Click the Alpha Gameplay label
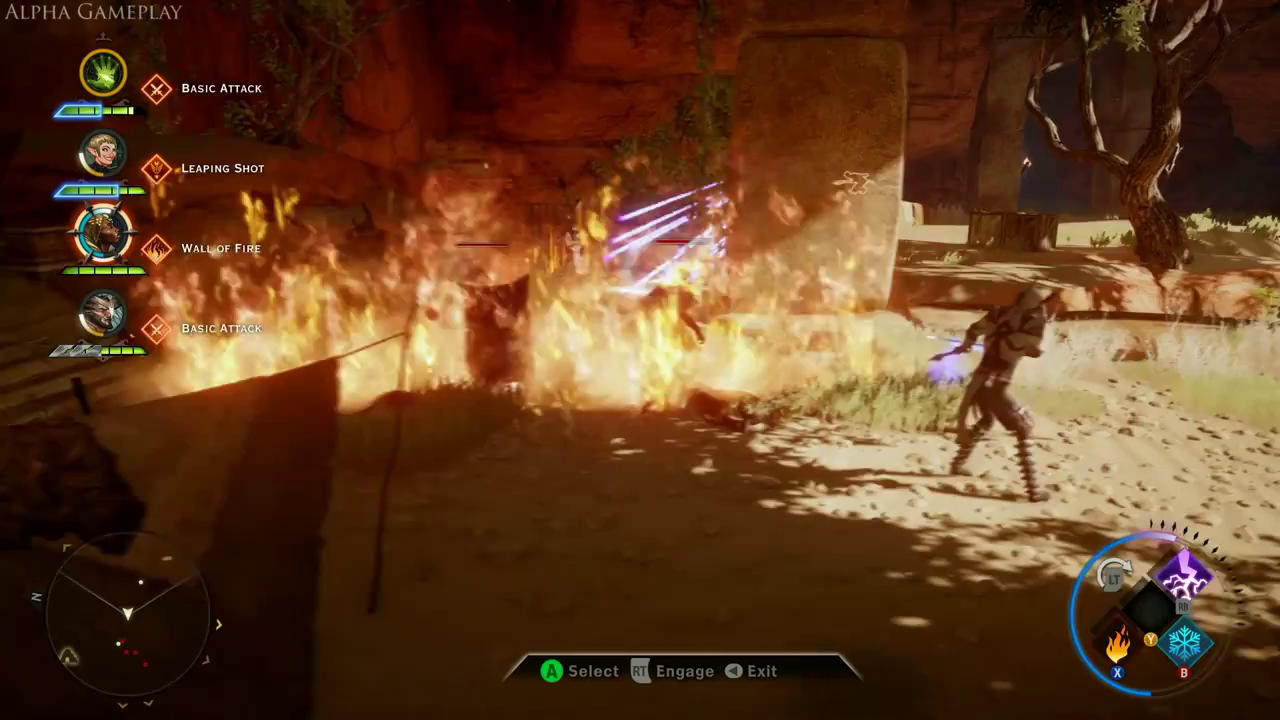This screenshot has height=720, width=1280. tap(90, 12)
